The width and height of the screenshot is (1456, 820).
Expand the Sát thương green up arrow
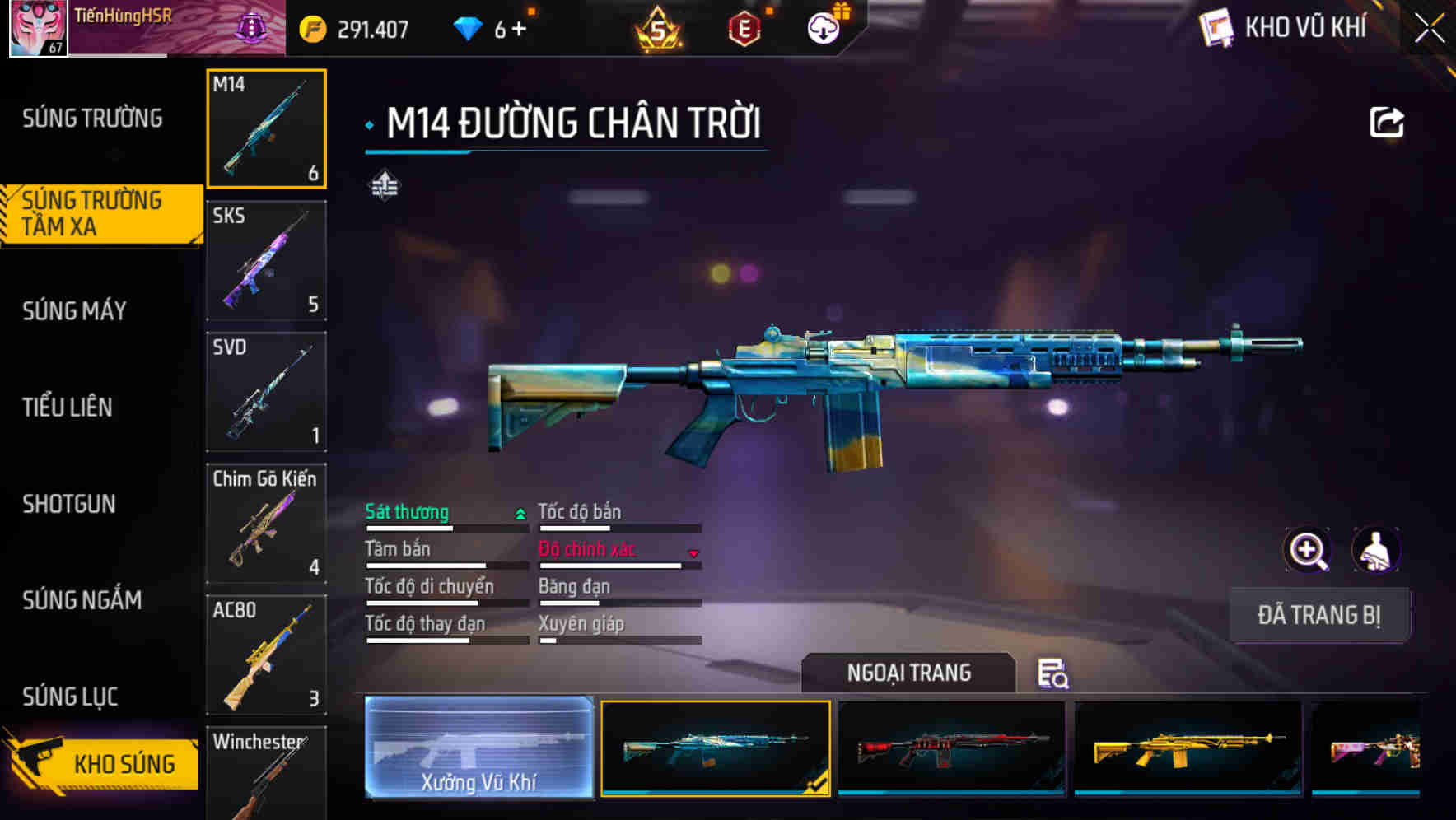click(520, 512)
